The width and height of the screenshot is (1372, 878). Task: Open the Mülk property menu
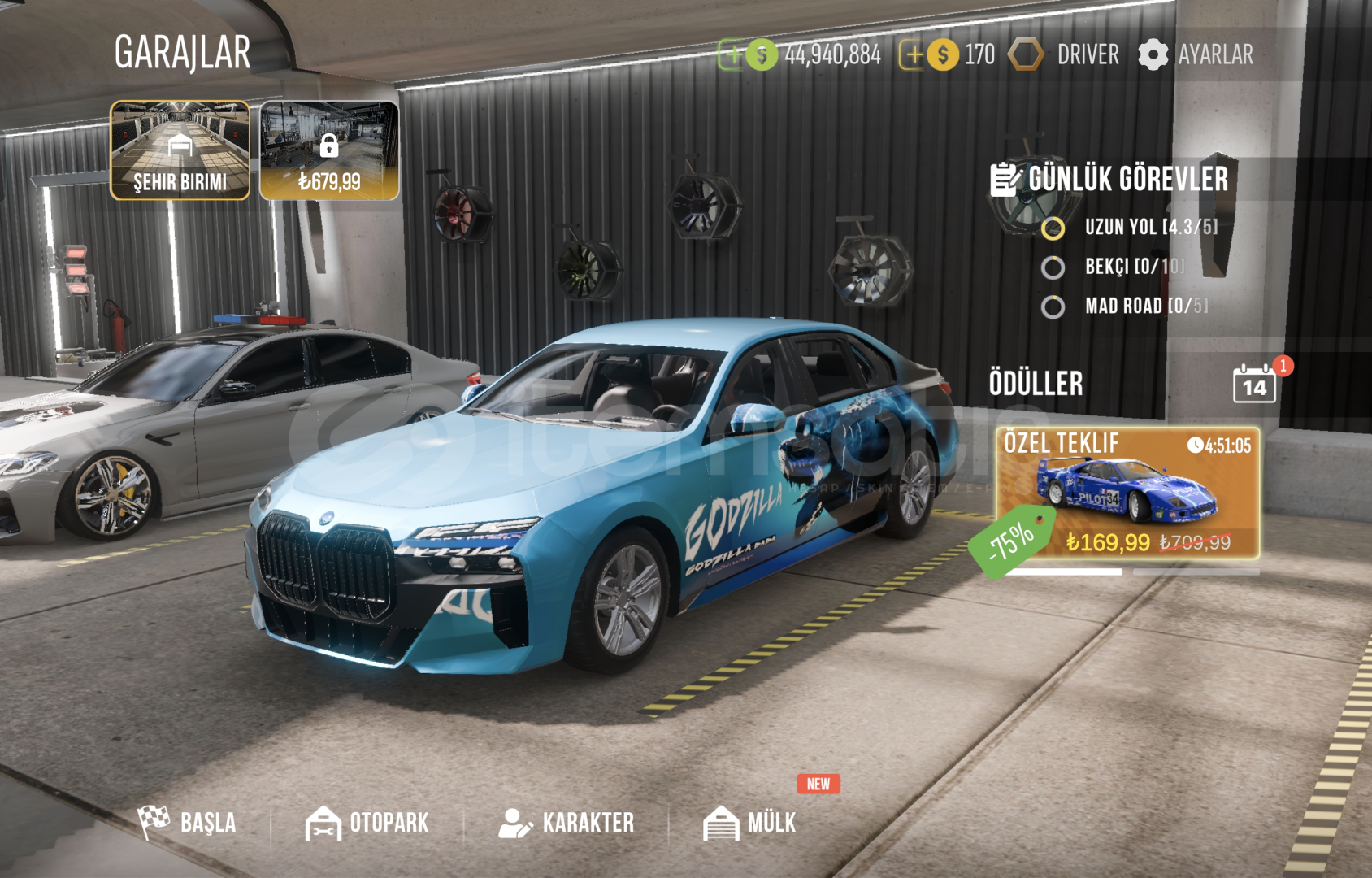(749, 823)
